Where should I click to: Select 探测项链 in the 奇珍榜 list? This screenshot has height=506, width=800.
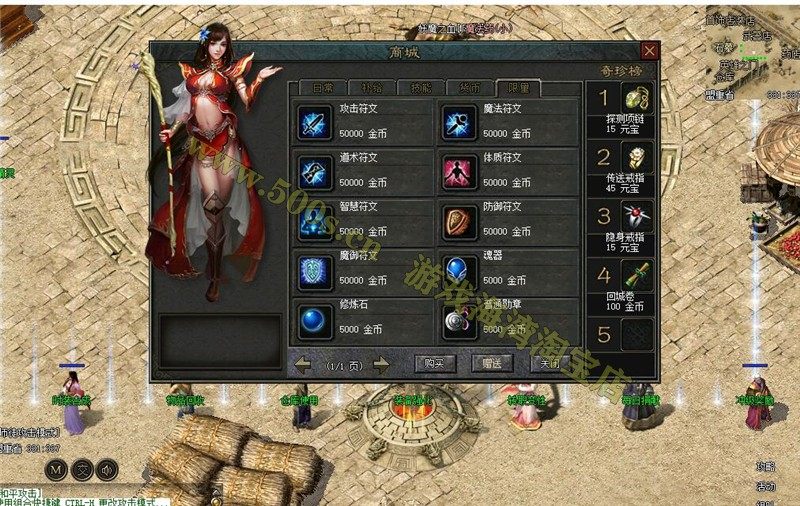tap(637, 99)
